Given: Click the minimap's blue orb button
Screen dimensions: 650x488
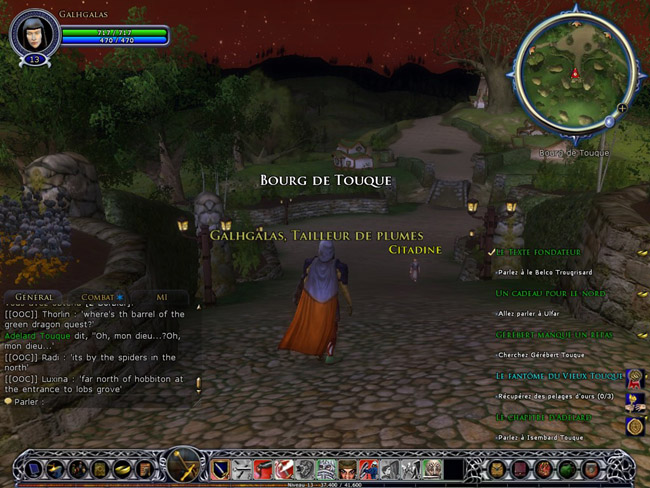Looking at the screenshot, I should (x=609, y=122).
